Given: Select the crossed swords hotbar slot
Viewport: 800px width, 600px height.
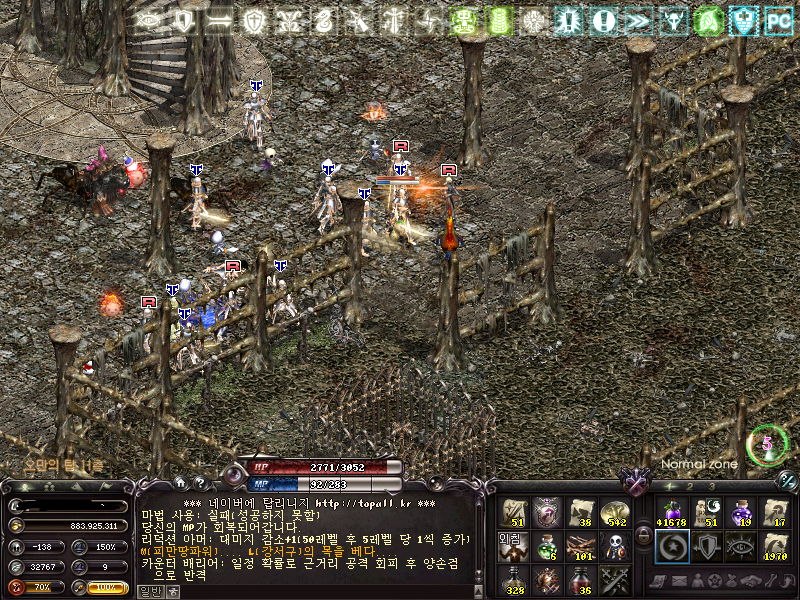Looking at the screenshot, I should point(613,579).
